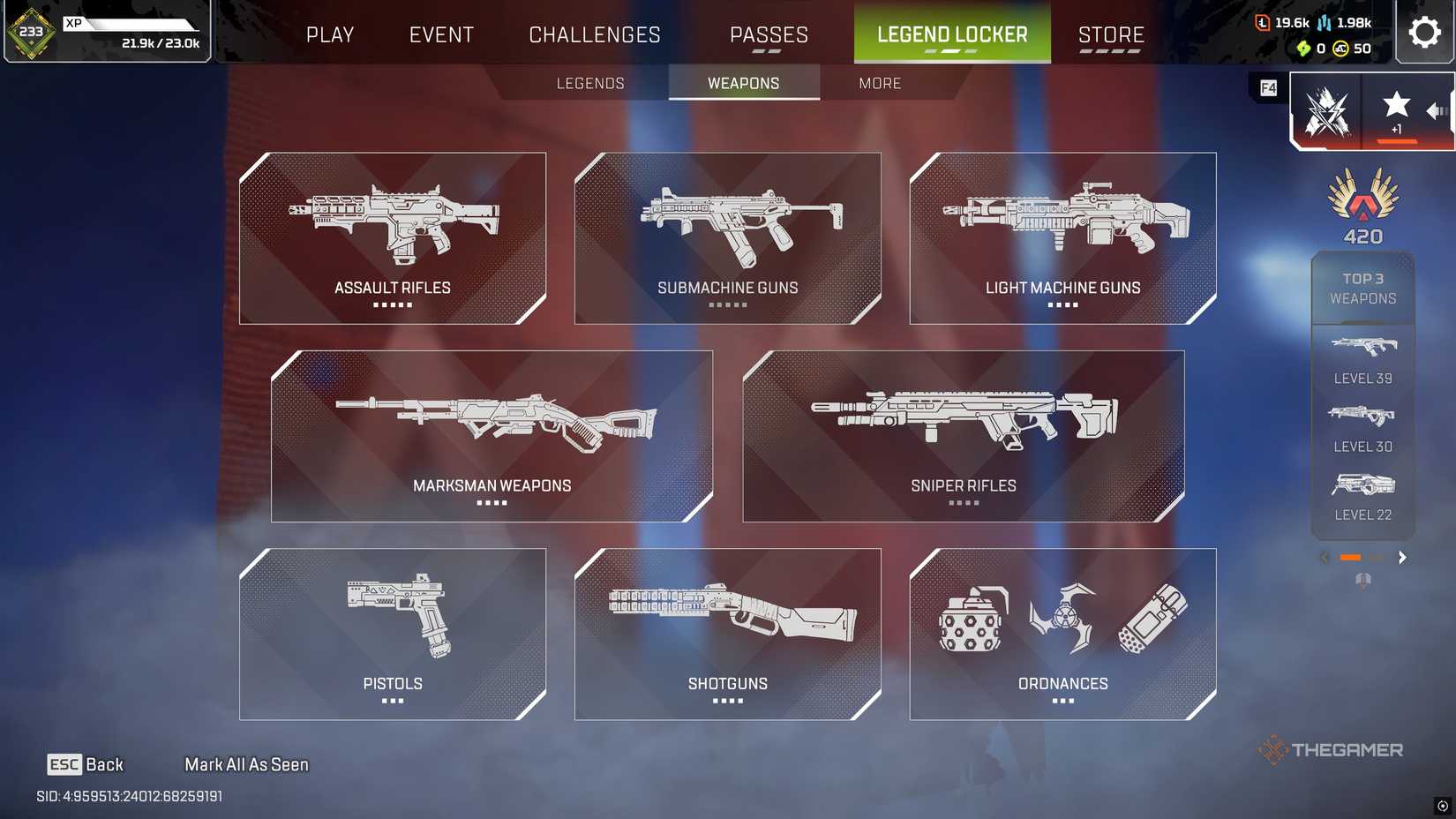
Task: Select the yellow Apex Coins icon
Action: pyautogui.click(x=1339, y=49)
